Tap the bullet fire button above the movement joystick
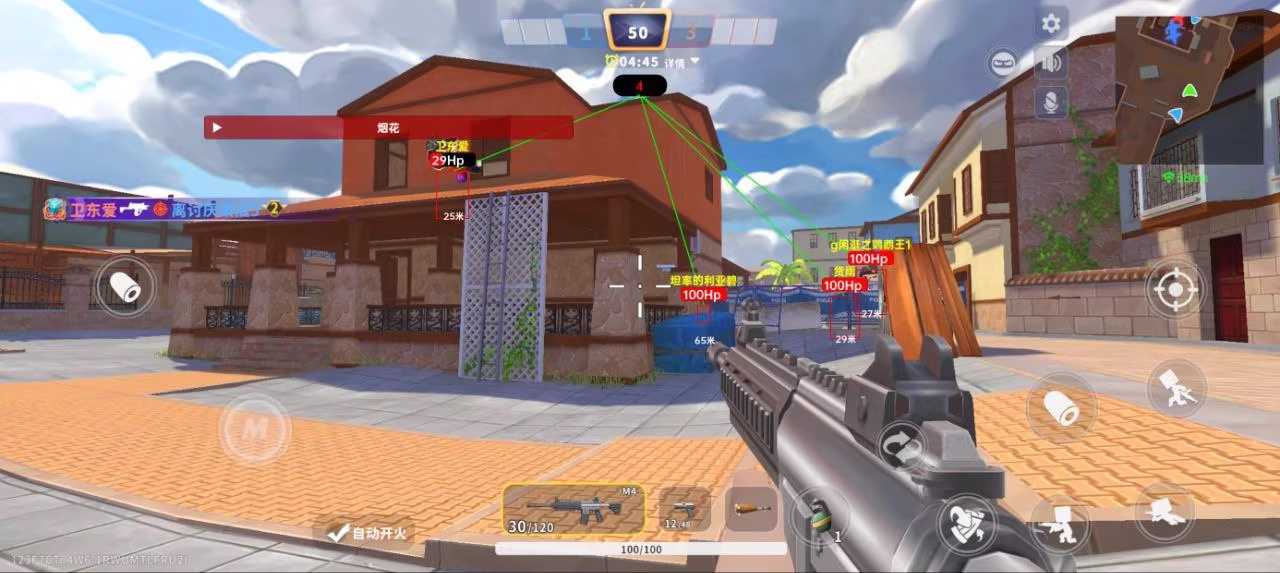 tap(125, 287)
